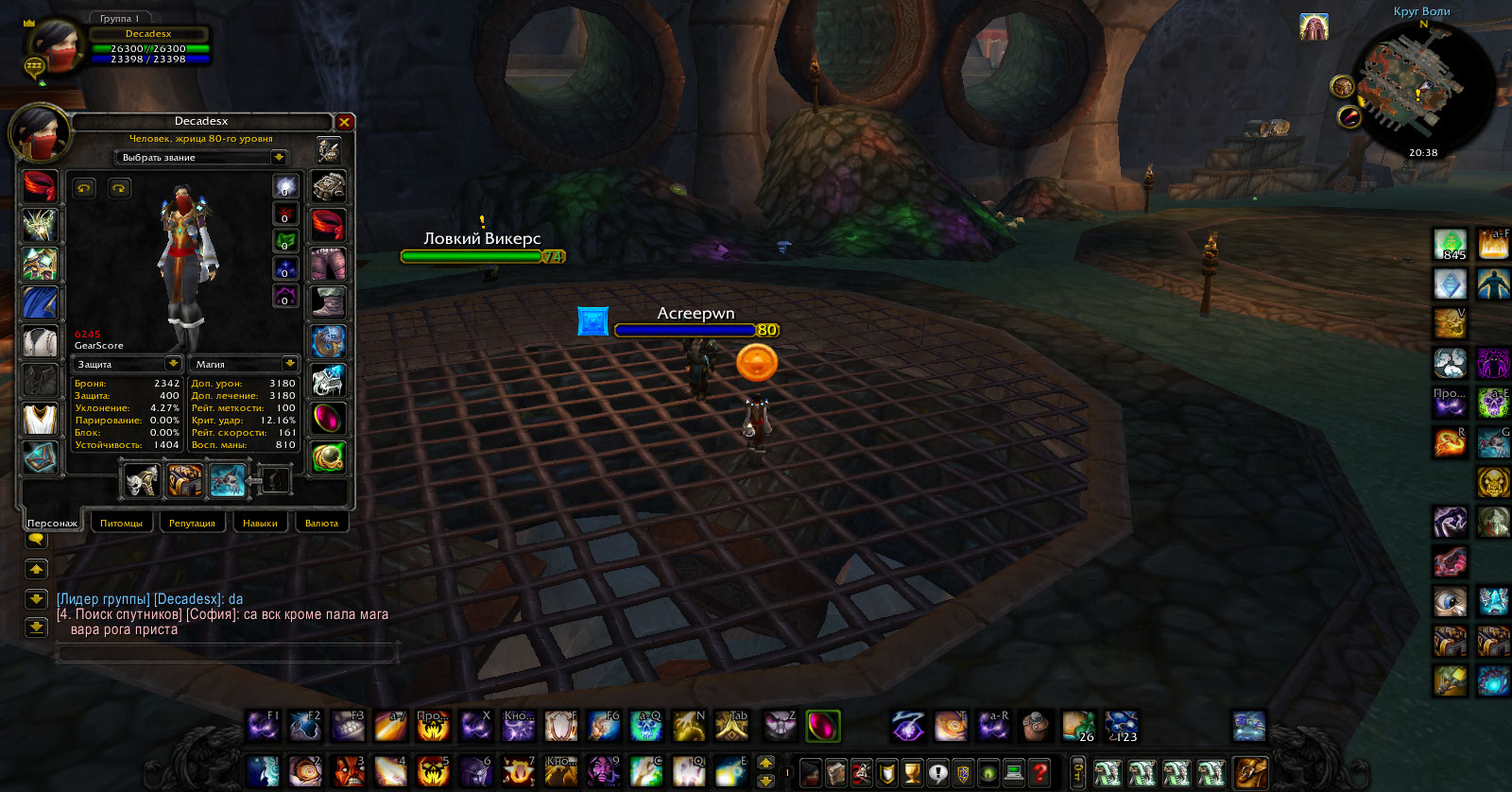
Task: Select the white shirt equipment slot
Action: [40, 341]
